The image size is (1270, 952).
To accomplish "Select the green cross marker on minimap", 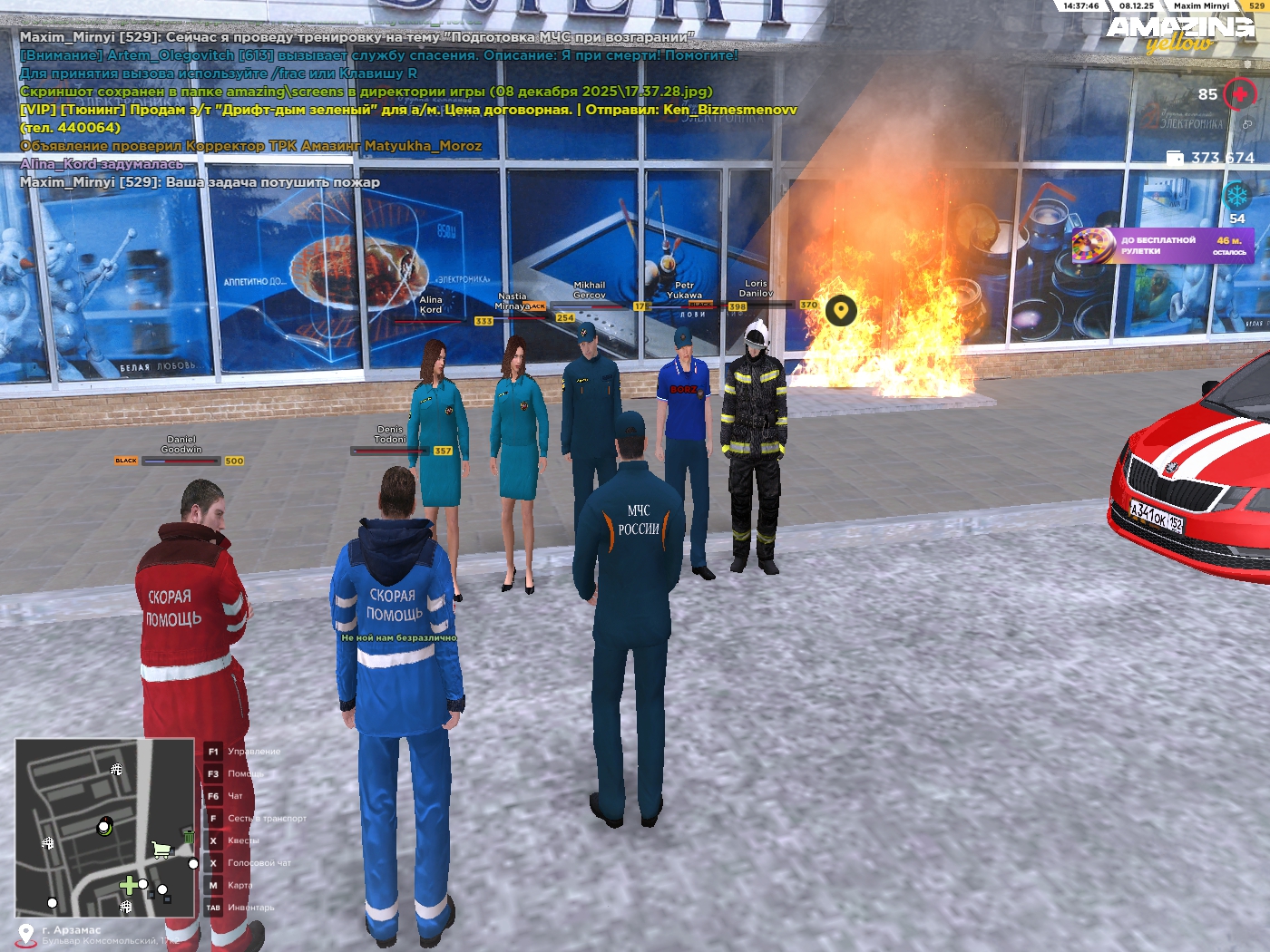I will (128, 885).
